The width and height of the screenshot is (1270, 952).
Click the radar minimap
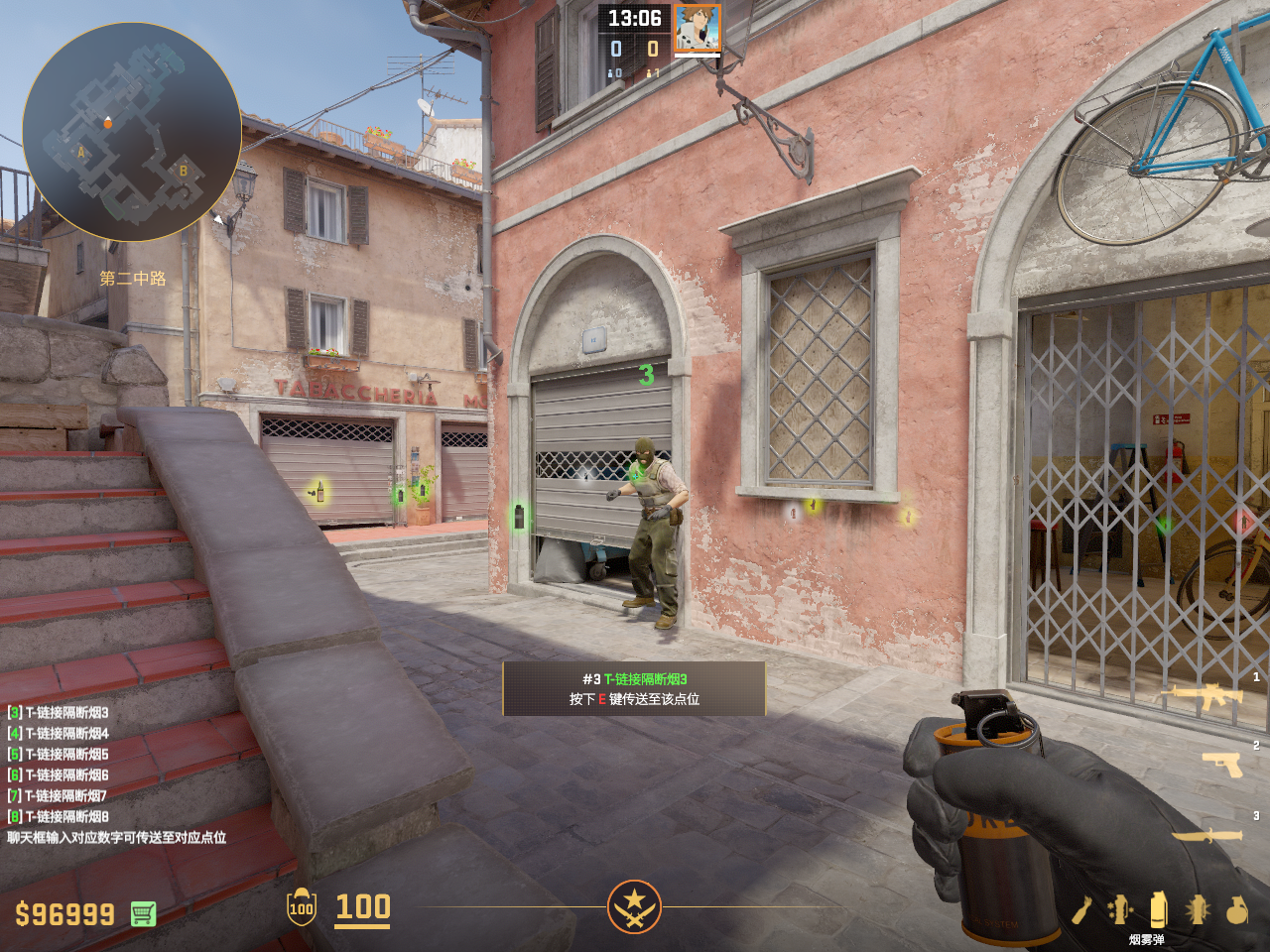(x=131, y=131)
